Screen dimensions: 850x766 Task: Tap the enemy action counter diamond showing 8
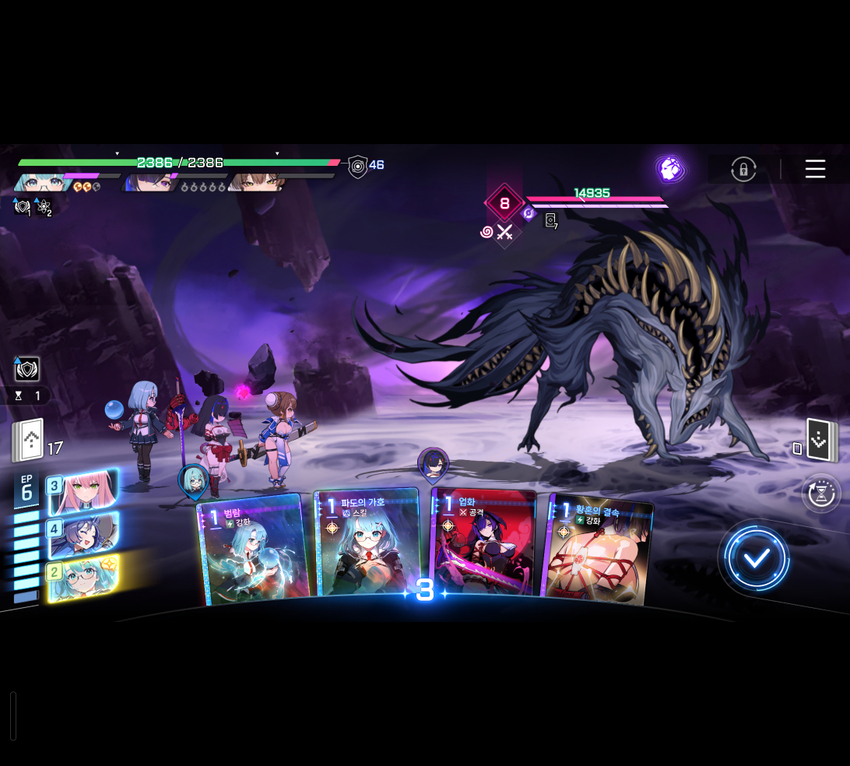(x=504, y=203)
